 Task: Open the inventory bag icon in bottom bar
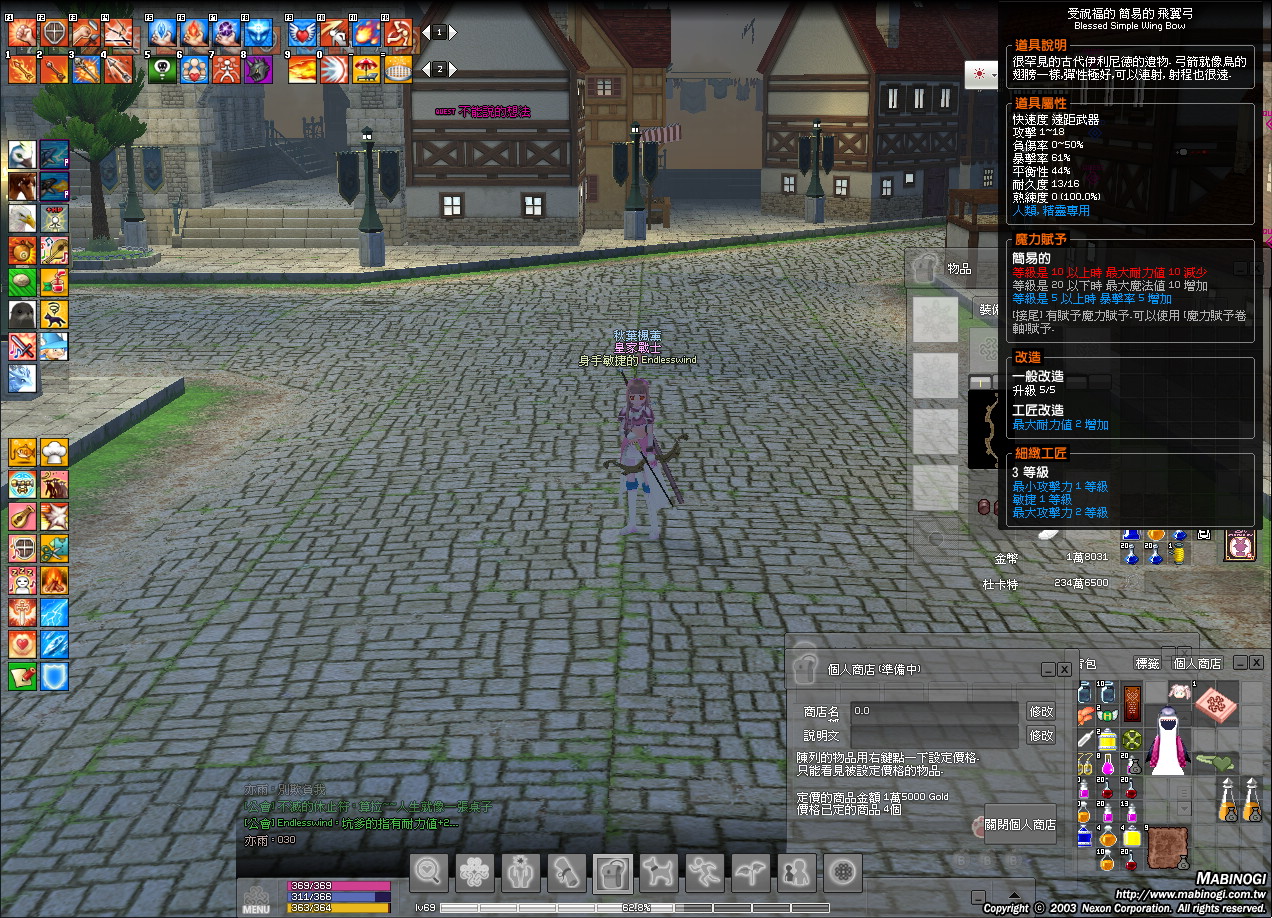click(x=612, y=873)
